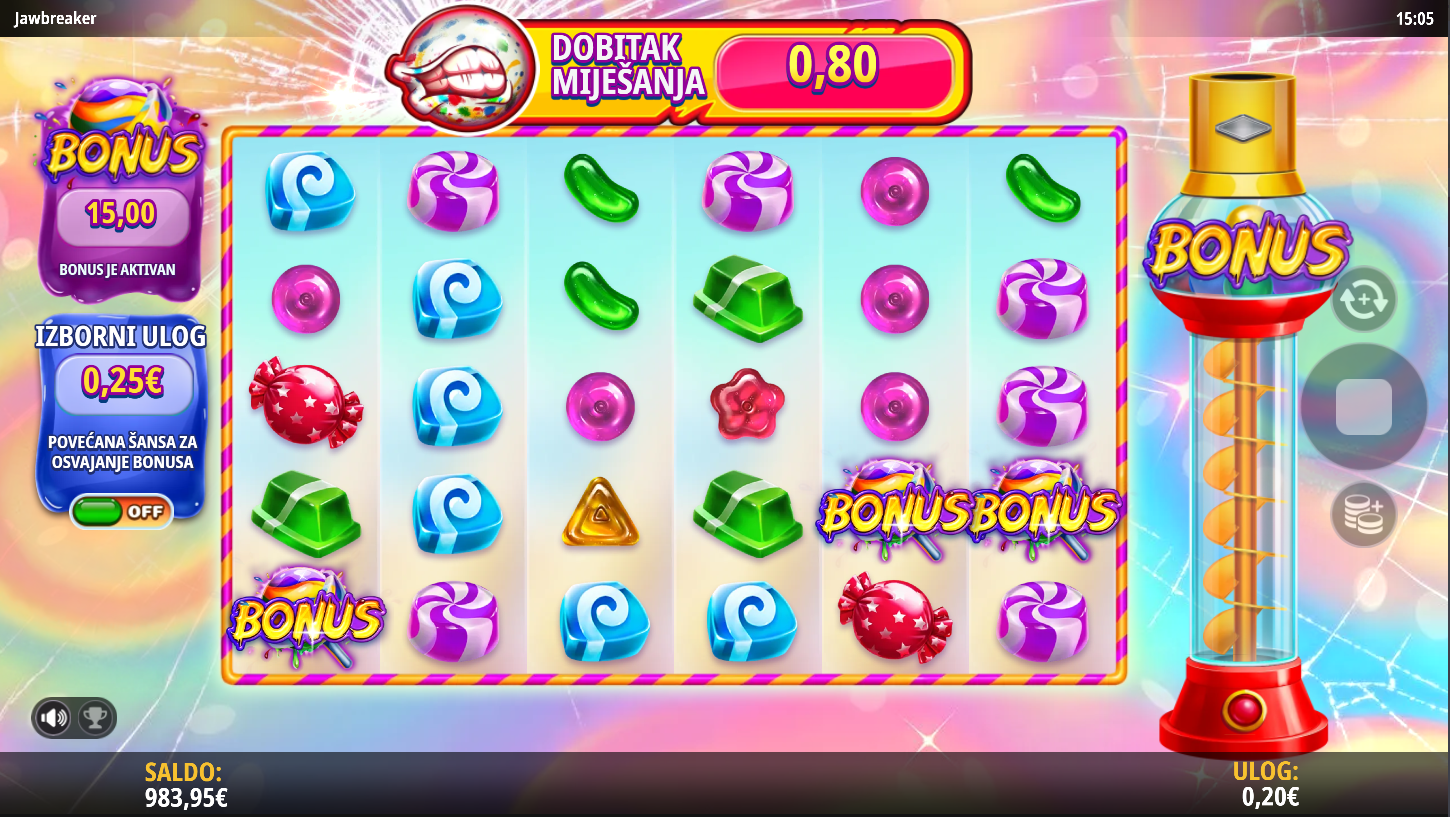Open the trophy paytable icon

(95, 717)
